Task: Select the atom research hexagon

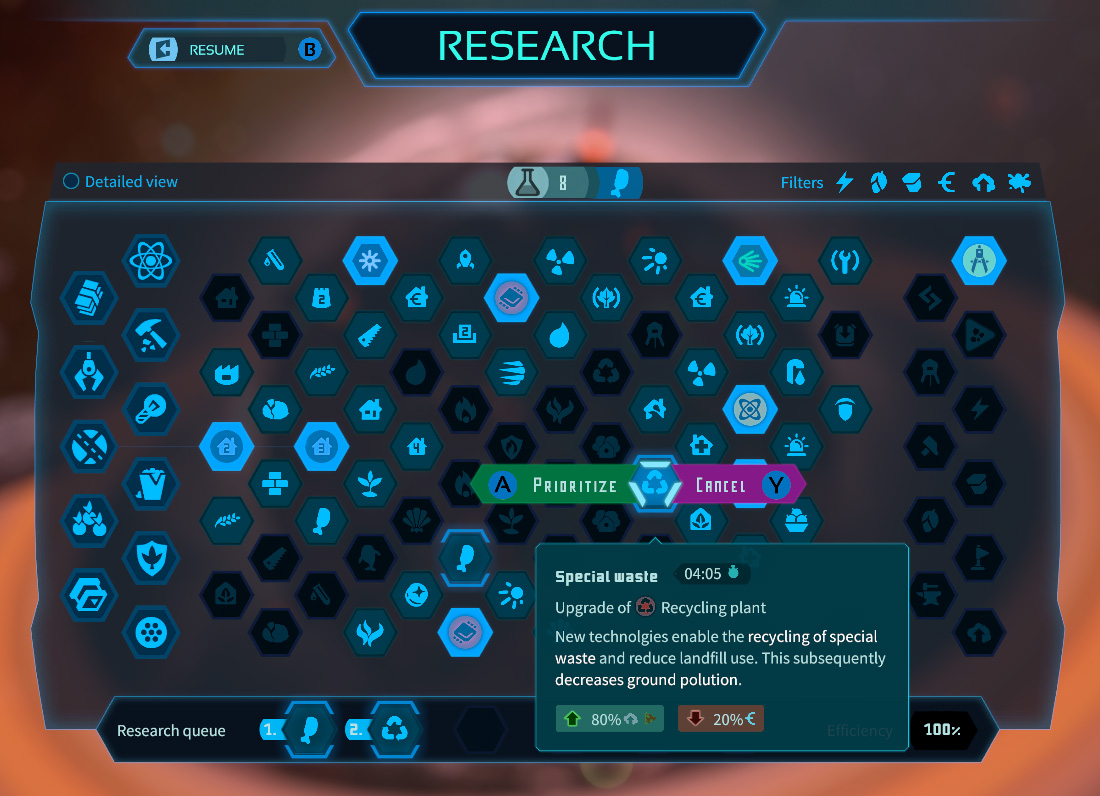Action: [150, 262]
